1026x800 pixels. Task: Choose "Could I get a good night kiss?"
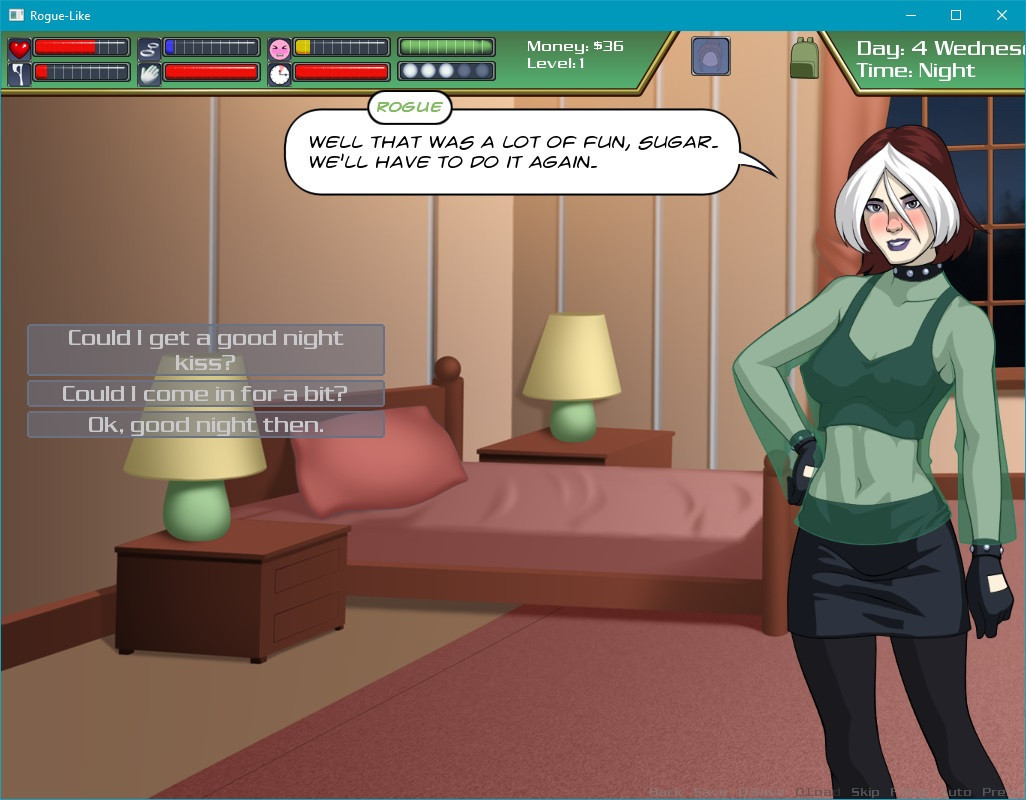point(205,350)
